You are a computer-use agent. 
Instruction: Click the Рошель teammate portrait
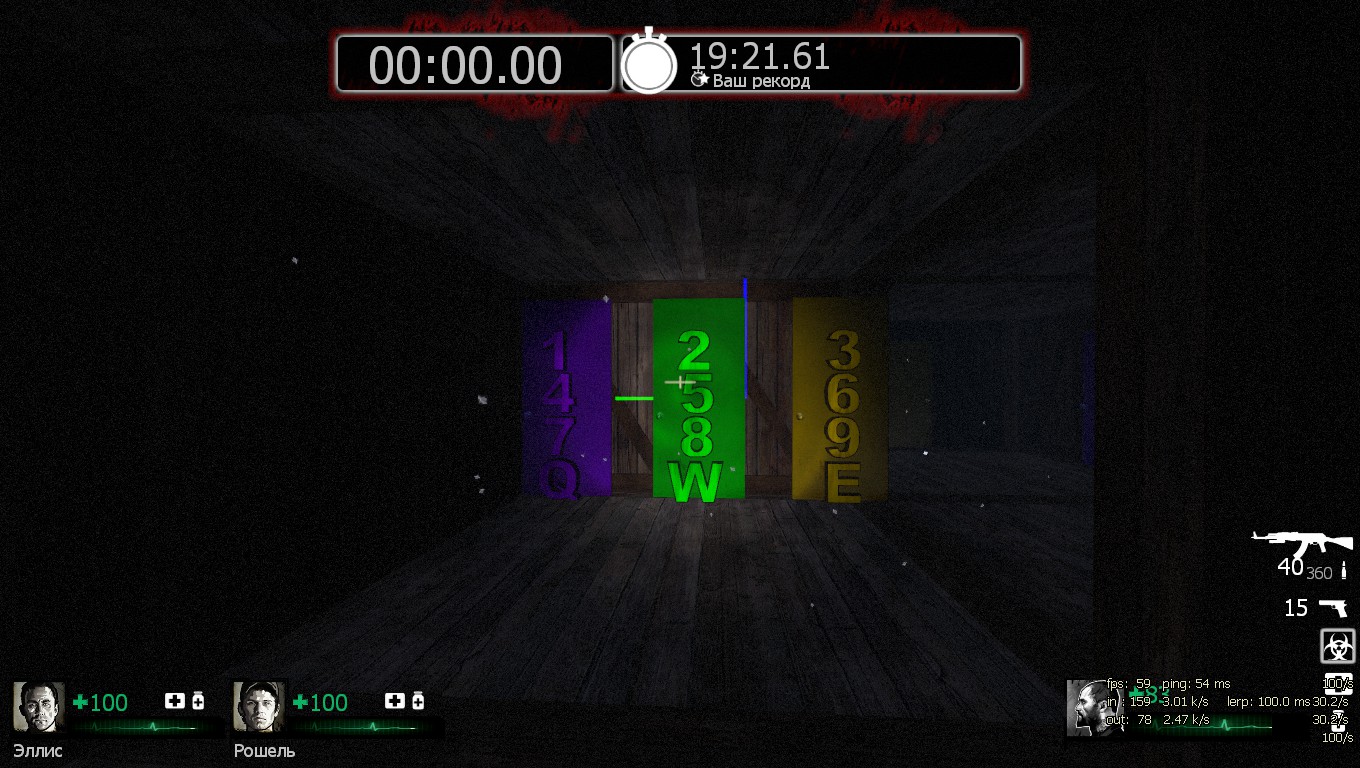[259, 707]
